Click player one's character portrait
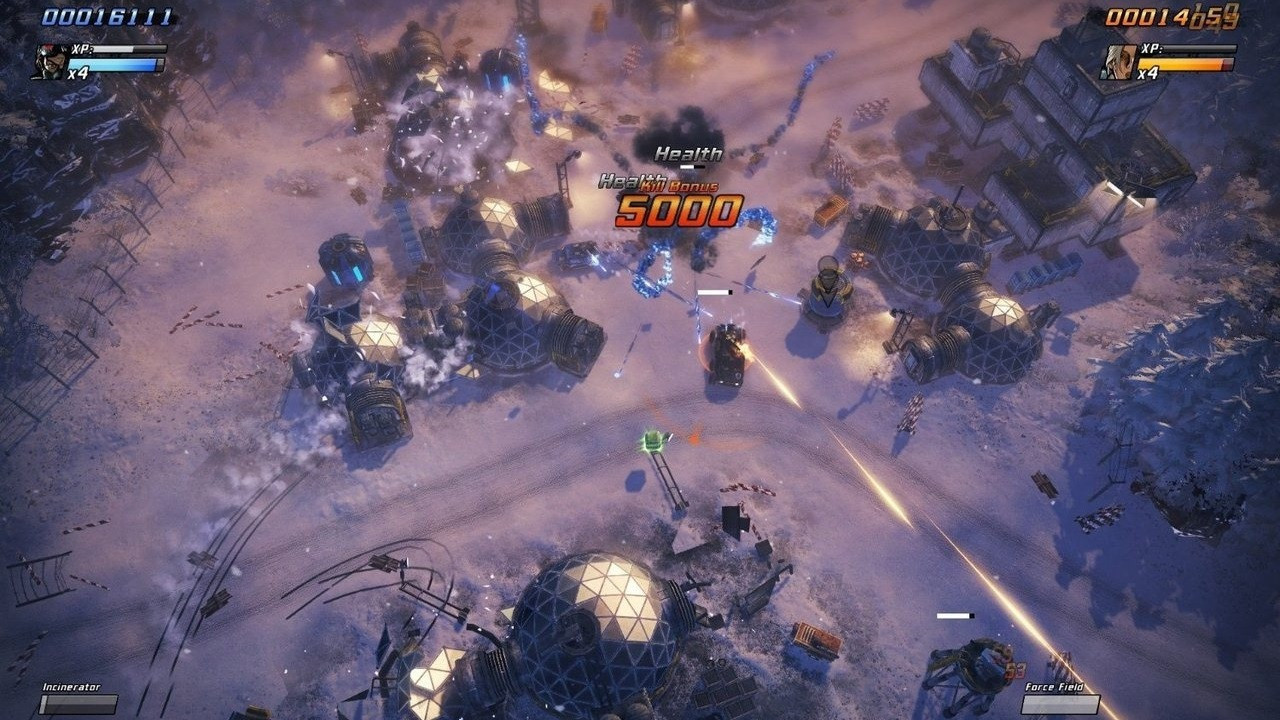The width and height of the screenshot is (1280, 720). coord(50,59)
